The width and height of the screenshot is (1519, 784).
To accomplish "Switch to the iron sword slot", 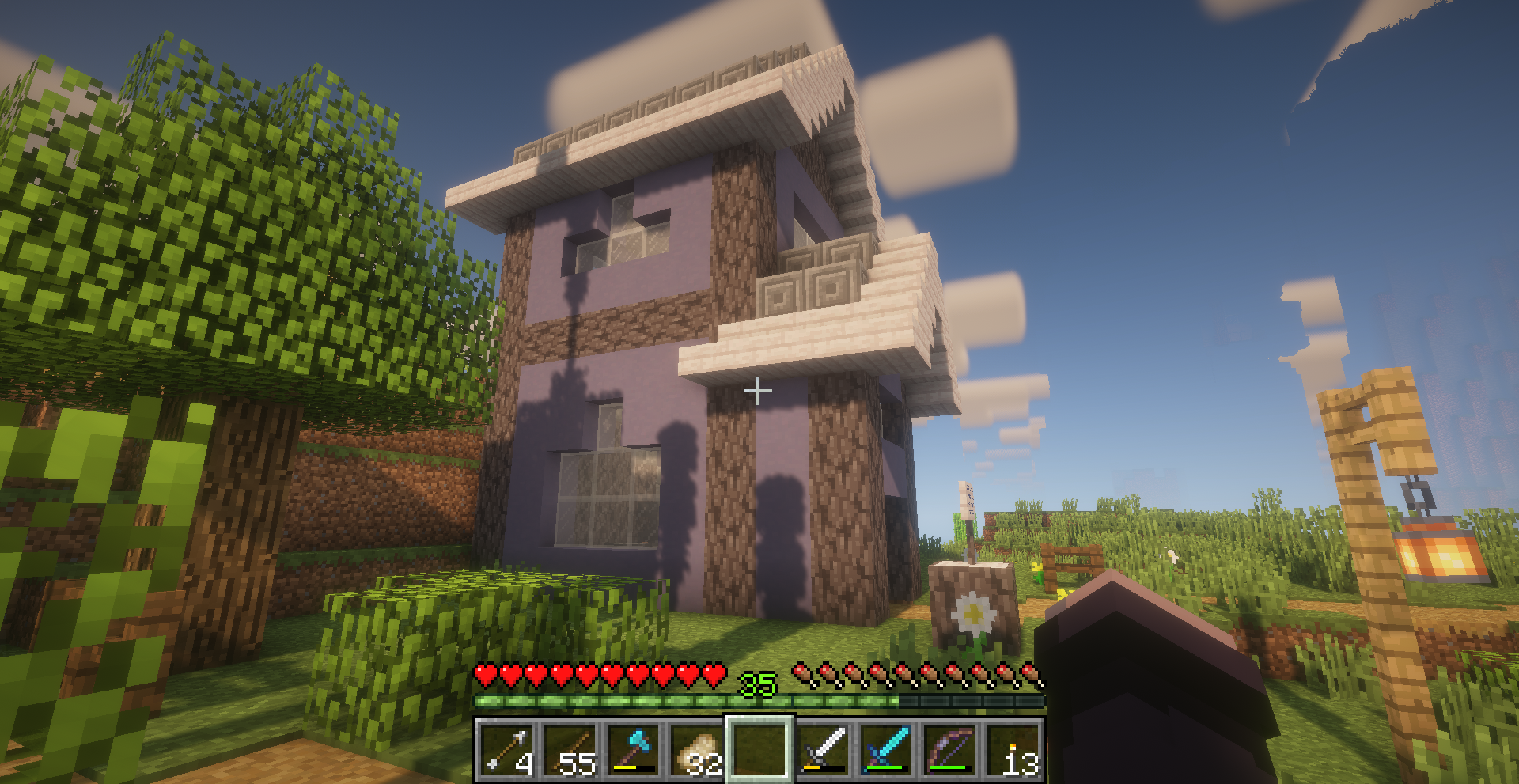I will point(823,750).
